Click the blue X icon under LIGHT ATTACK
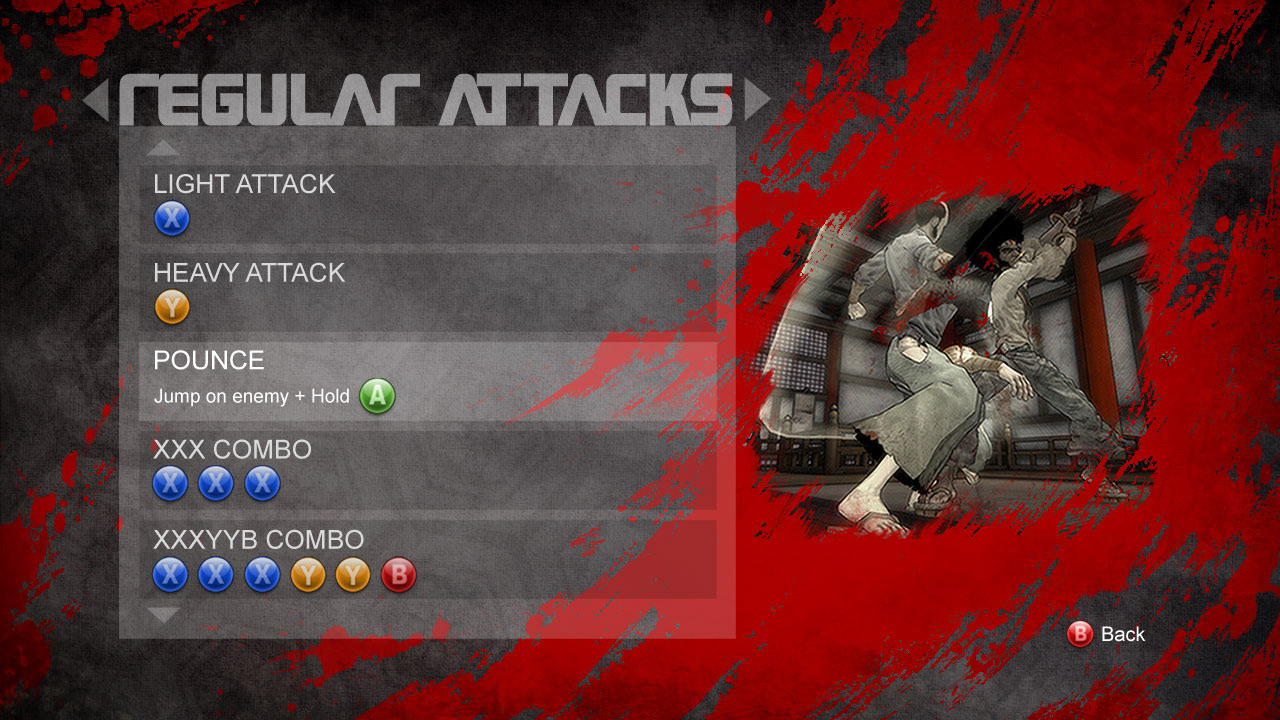Screen dimensions: 1280x720 click(x=171, y=218)
